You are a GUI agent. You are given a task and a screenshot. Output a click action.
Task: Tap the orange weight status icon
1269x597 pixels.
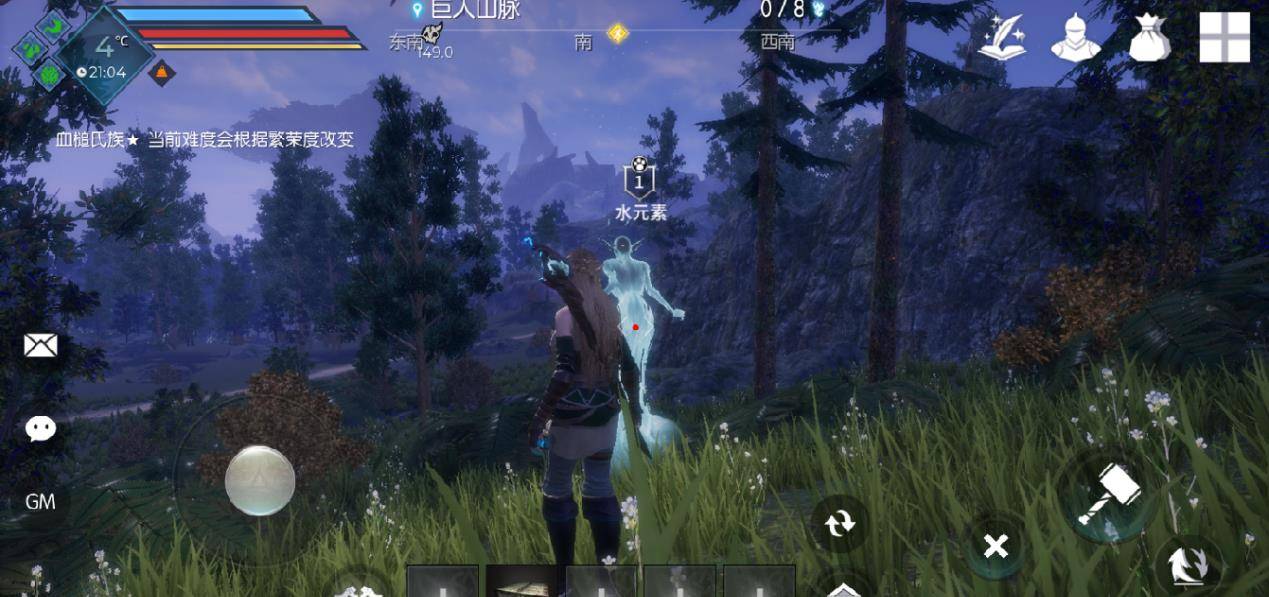tap(162, 73)
